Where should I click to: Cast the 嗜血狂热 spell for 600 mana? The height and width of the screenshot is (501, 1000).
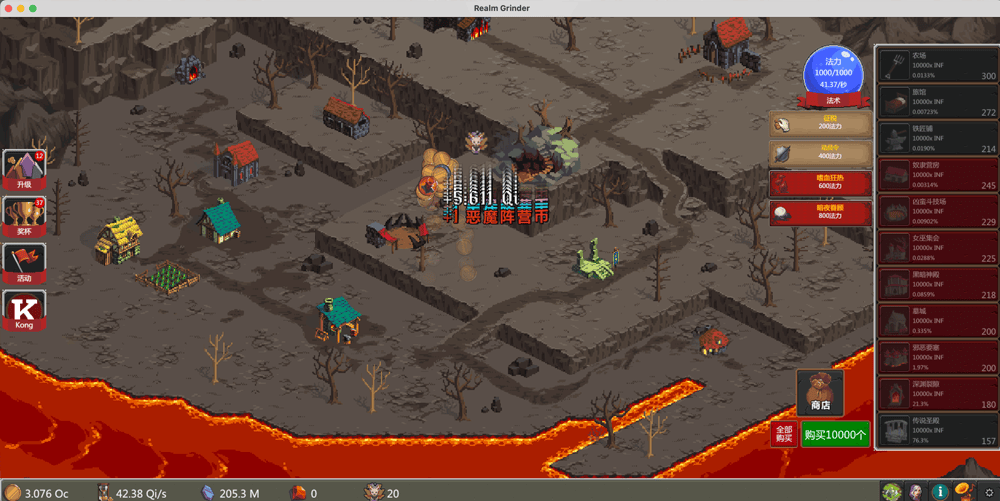click(821, 183)
